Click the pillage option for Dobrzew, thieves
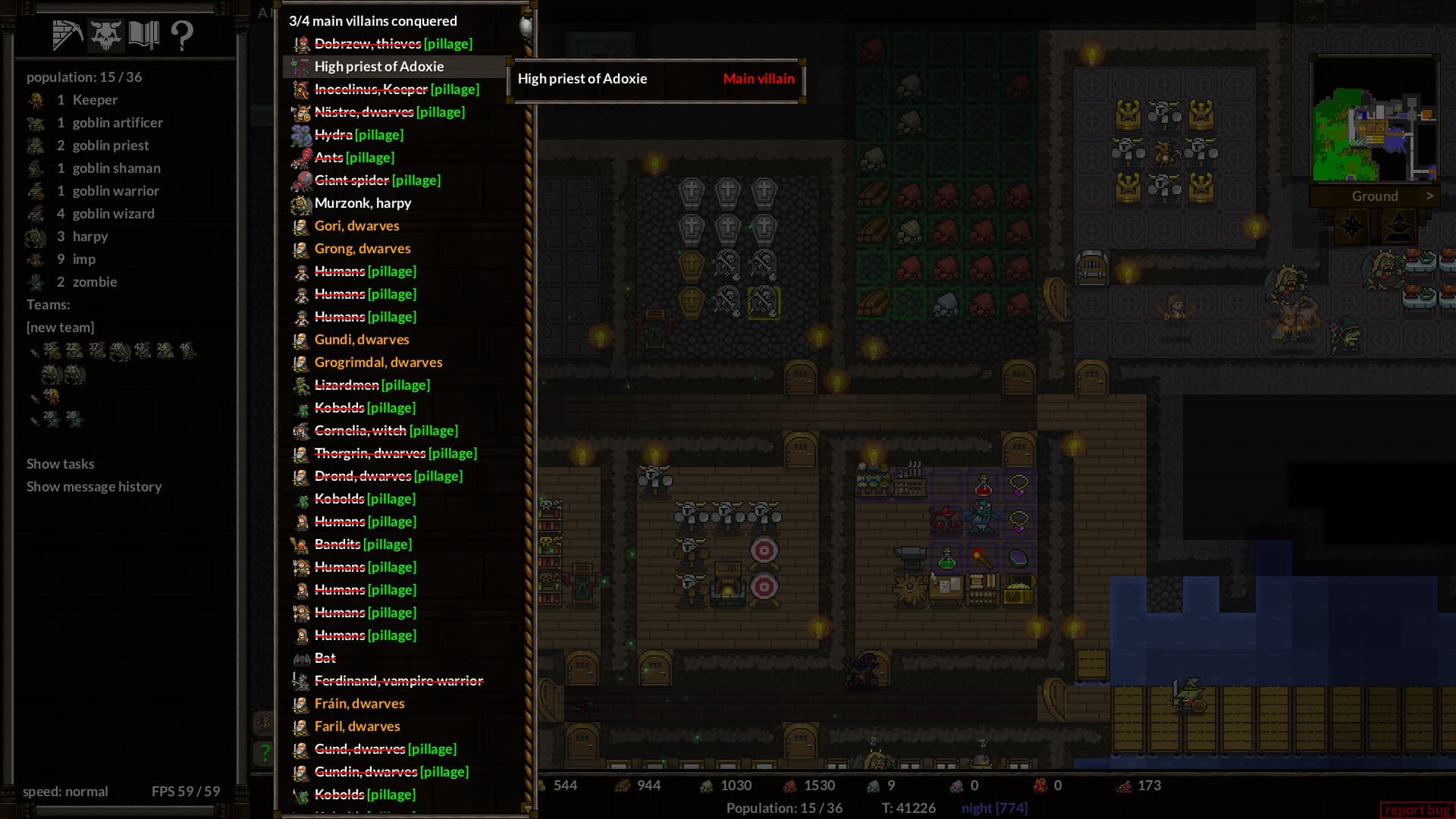The height and width of the screenshot is (819, 1456). coord(448,43)
